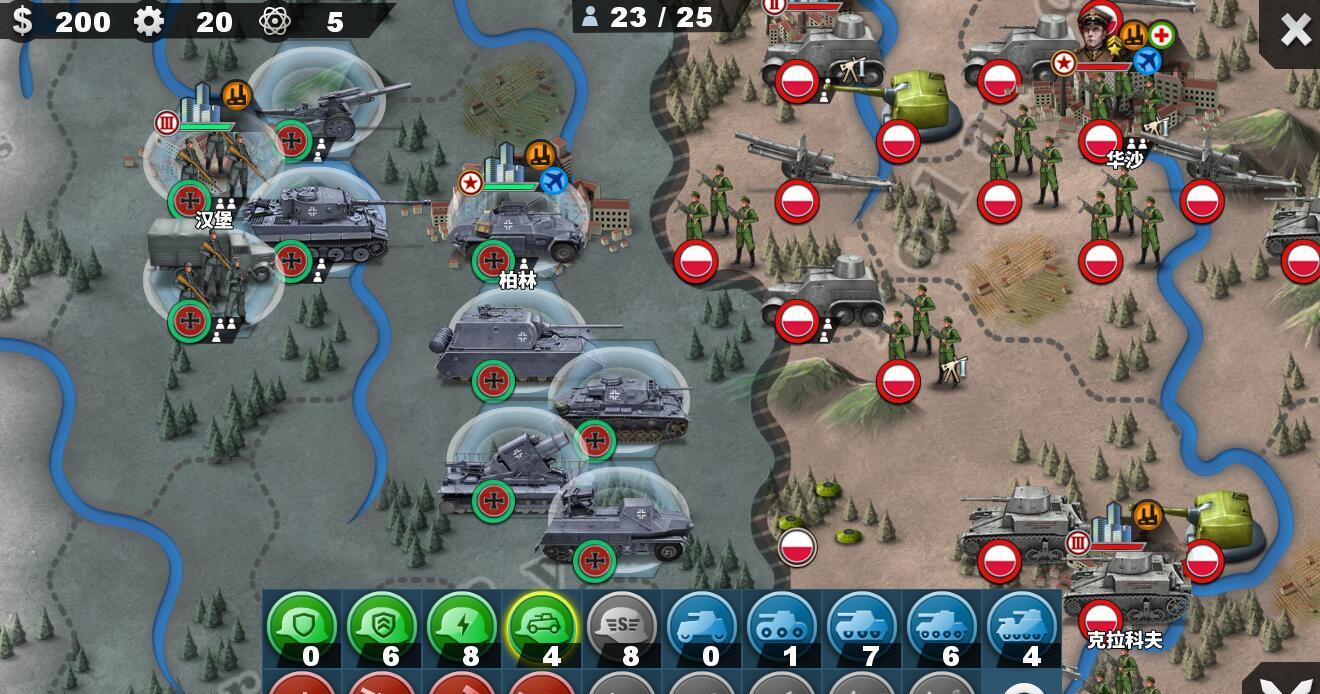The width and height of the screenshot is (1320, 694).
Task: Select the highlighted green motorized car unit
Action: (542, 627)
